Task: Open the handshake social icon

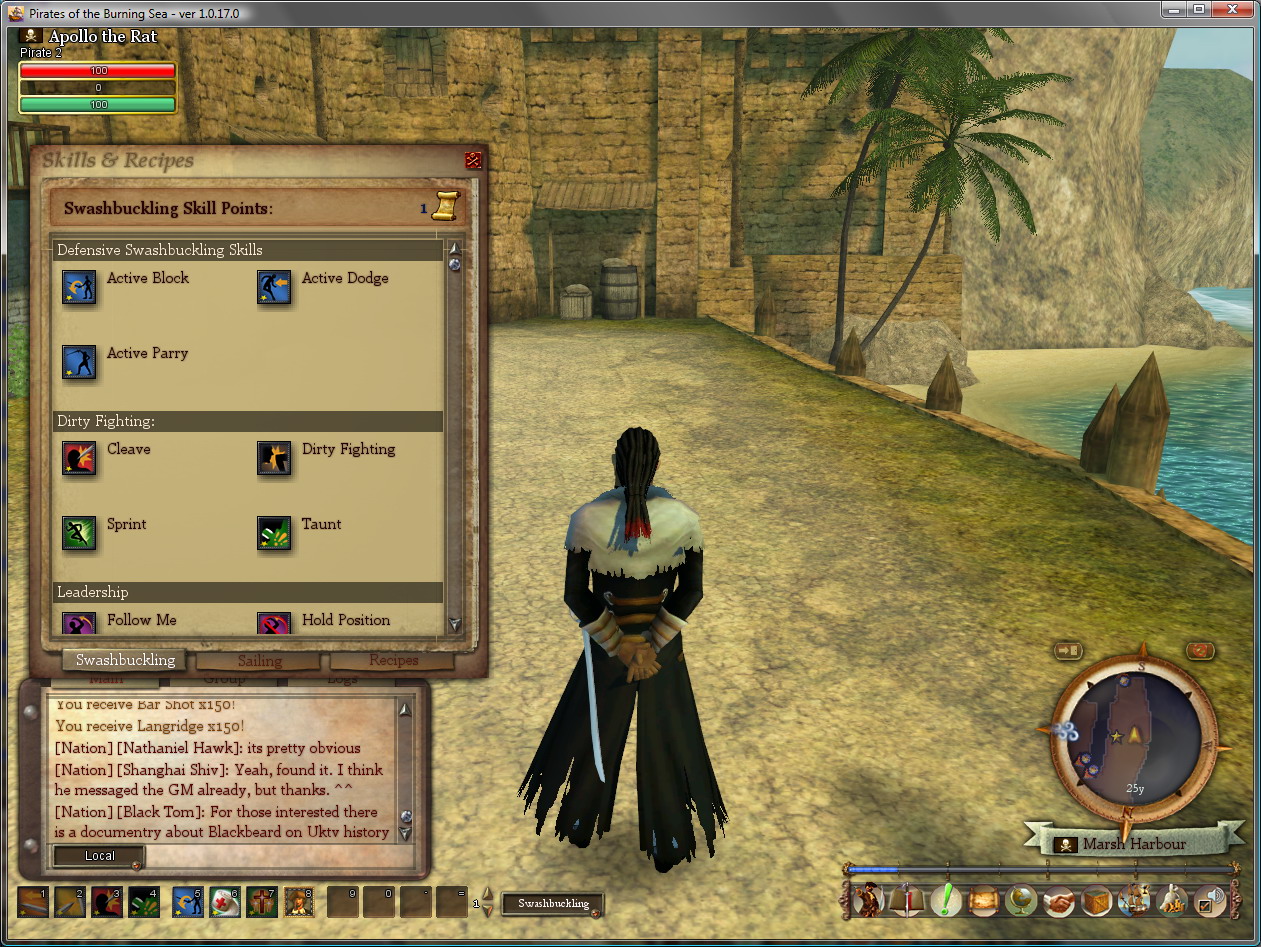Action: pos(1059,901)
